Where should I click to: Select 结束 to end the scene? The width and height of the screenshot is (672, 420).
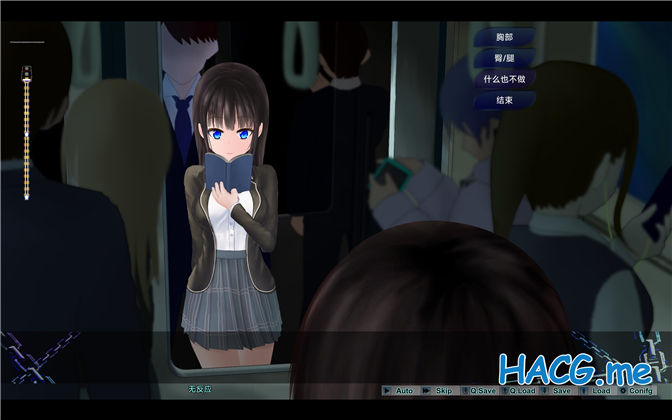click(503, 100)
